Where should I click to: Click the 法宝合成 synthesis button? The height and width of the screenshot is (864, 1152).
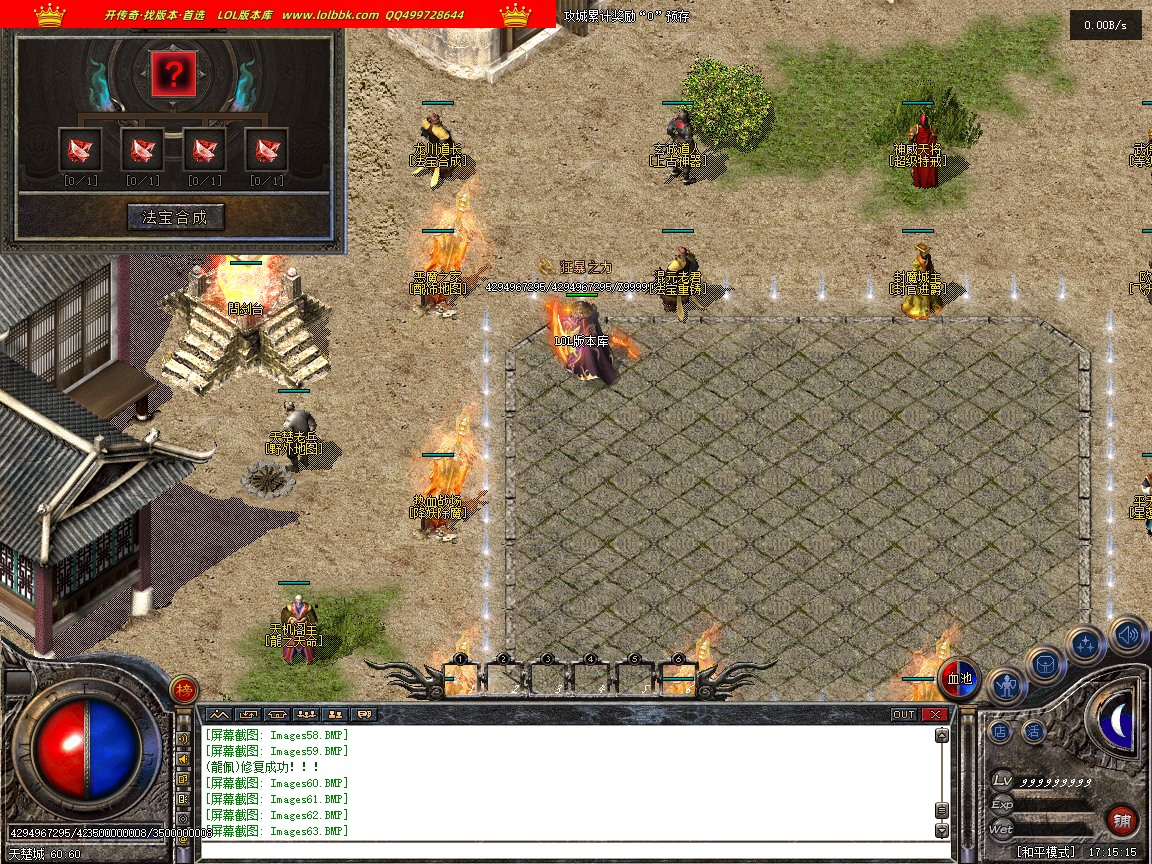(x=176, y=217)
